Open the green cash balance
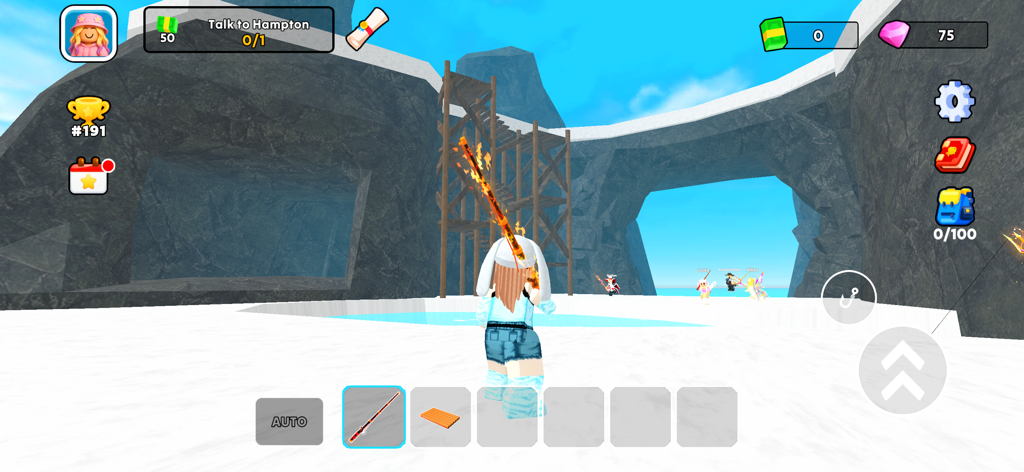 pyautogui.click(x=809, y=35)
